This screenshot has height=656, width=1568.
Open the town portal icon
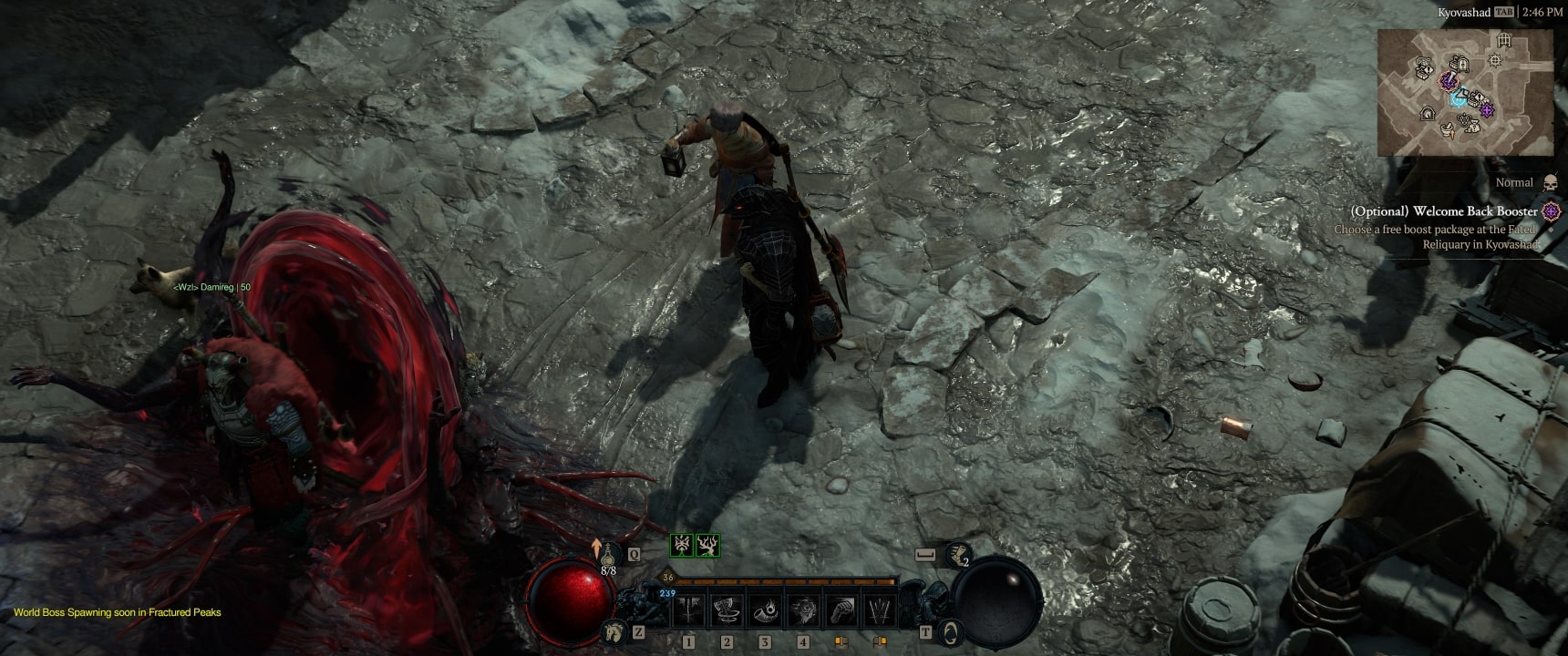pyautogui.click(x=951, y=630)
